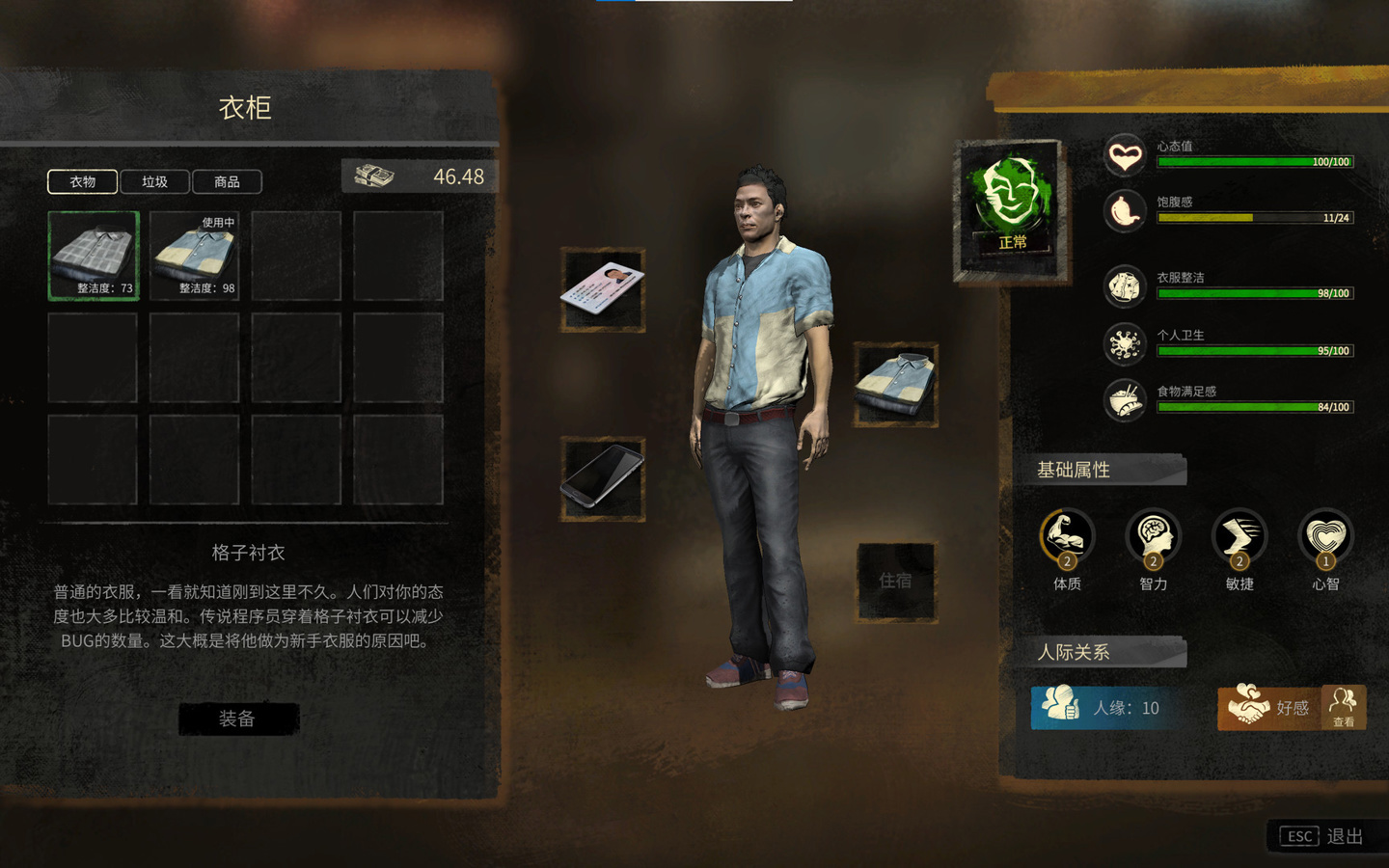
Task: Select the in-use shirt with cleanliness 98
Action: coord(195,256)
